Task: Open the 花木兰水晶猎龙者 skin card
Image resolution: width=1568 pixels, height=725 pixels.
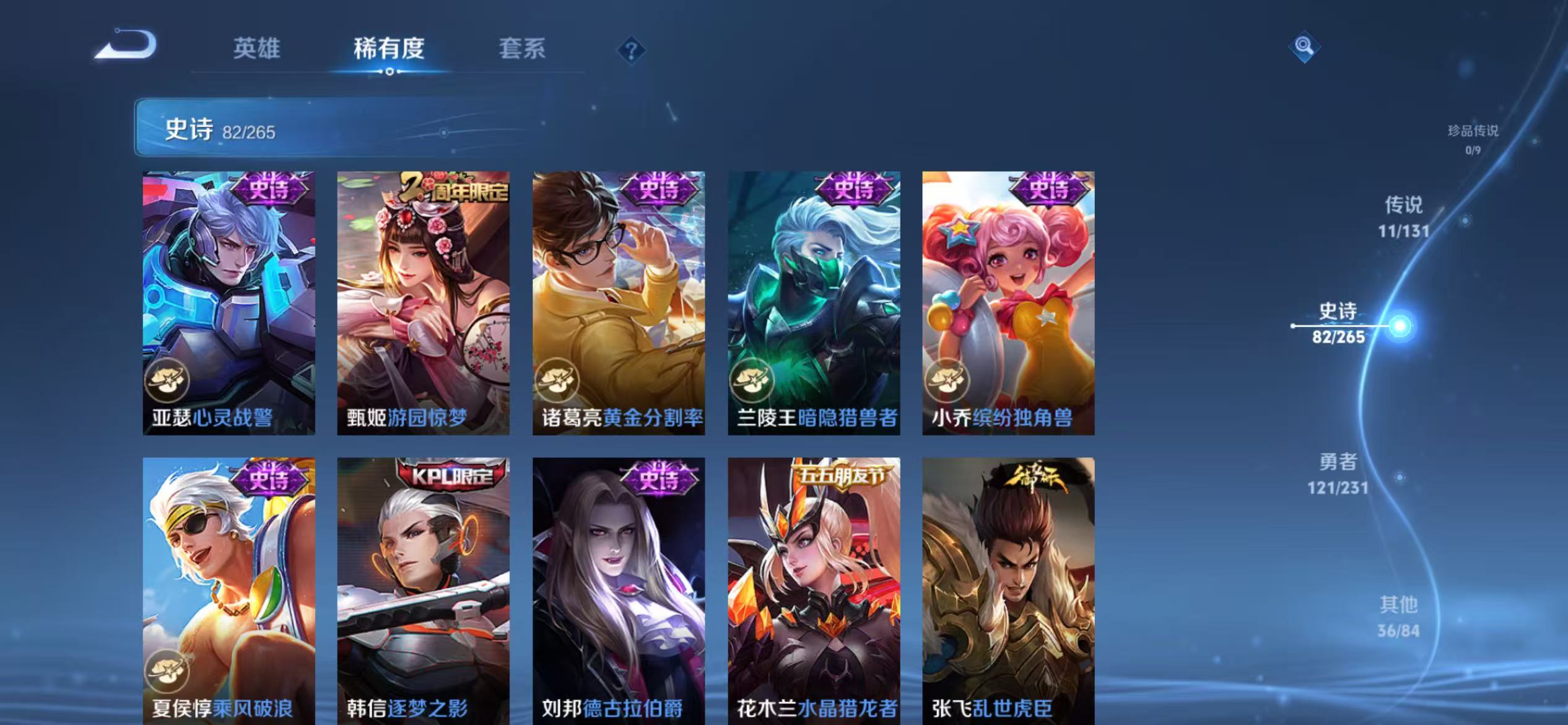Action: tap(814, 589)
